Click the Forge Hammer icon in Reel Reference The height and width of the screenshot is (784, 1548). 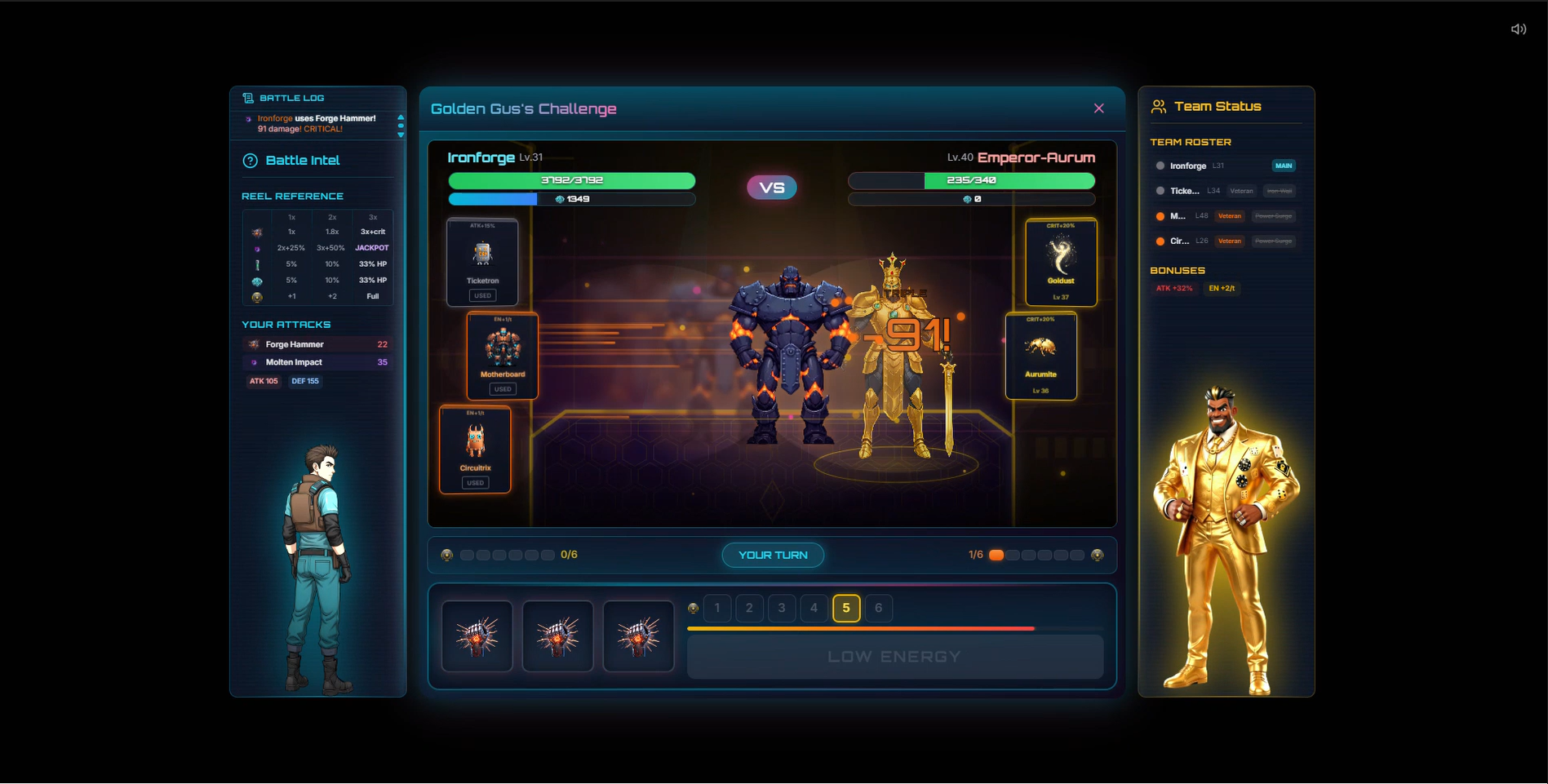coord(256,232)
